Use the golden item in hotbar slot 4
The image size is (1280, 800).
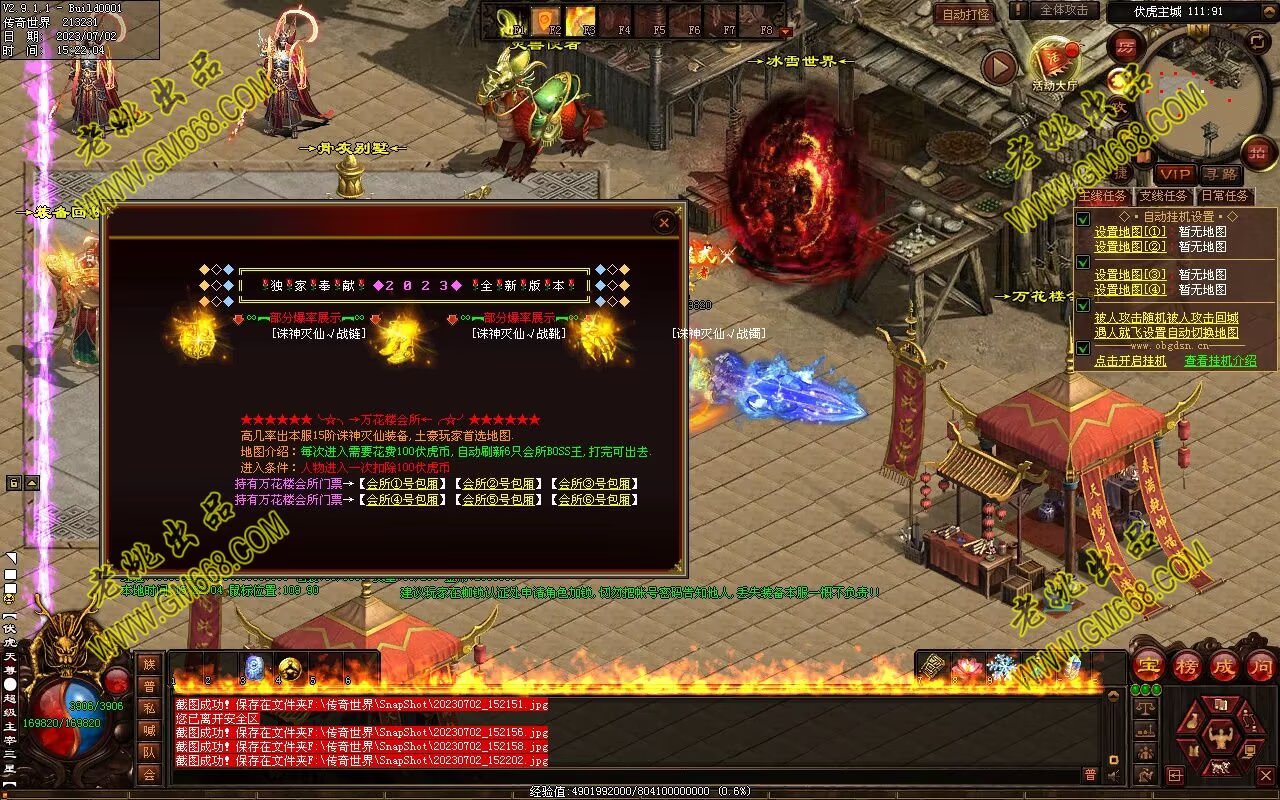pos(291,668)
